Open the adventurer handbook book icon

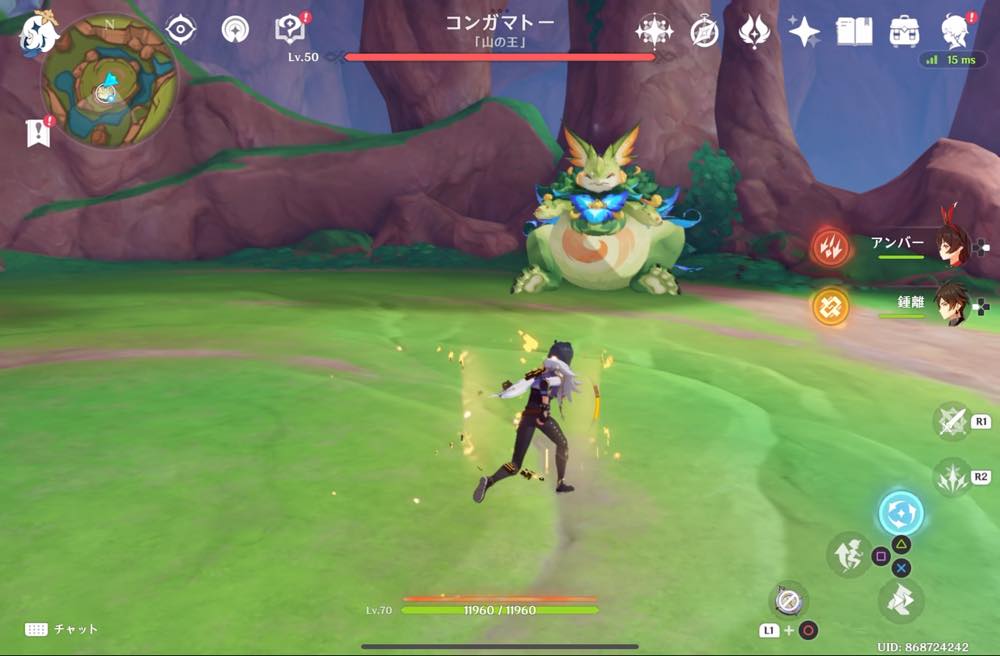point(853,31)
